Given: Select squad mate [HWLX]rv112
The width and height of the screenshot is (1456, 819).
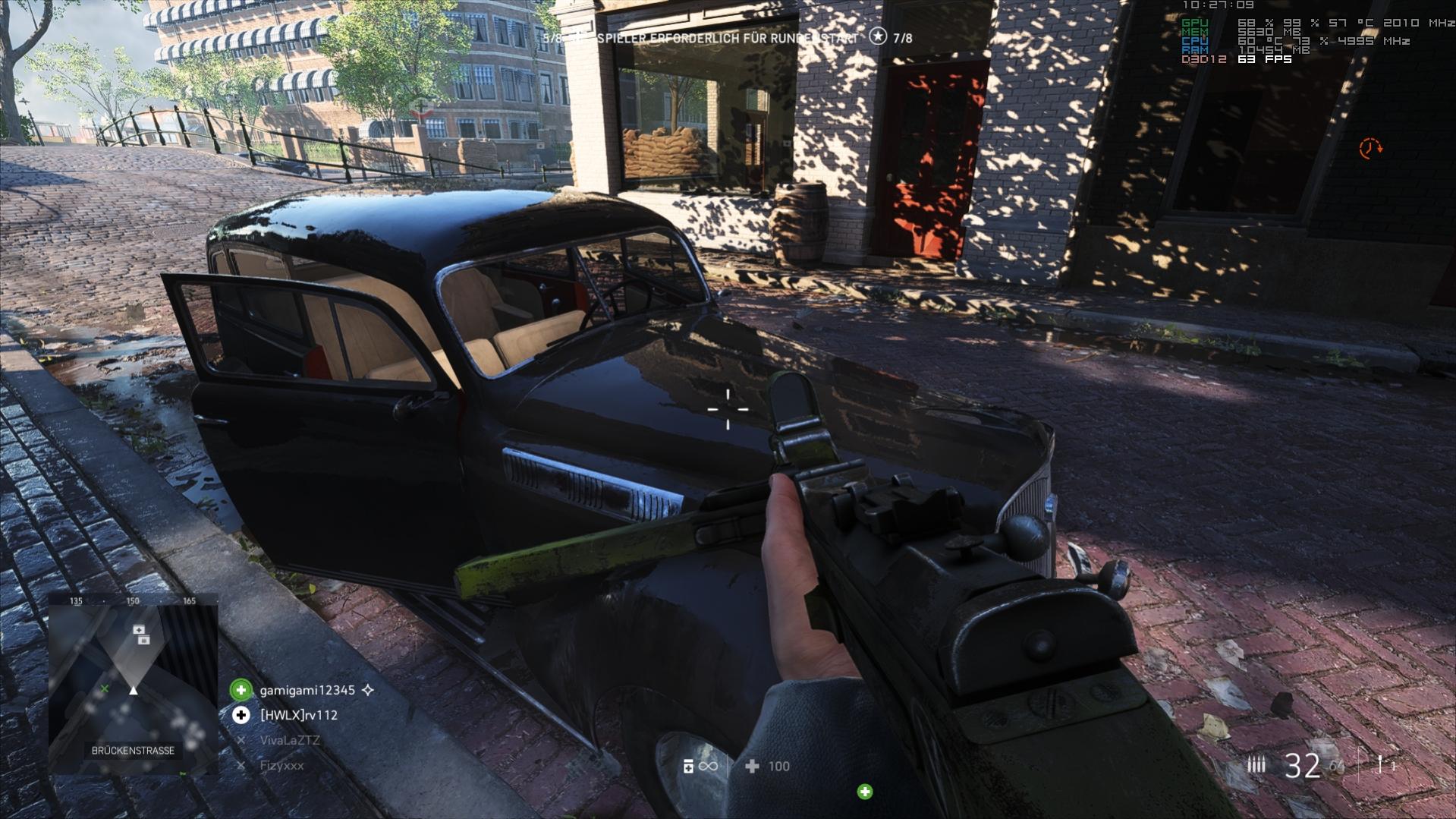Looking at the screenshot, I should click(x=298, y=715).
